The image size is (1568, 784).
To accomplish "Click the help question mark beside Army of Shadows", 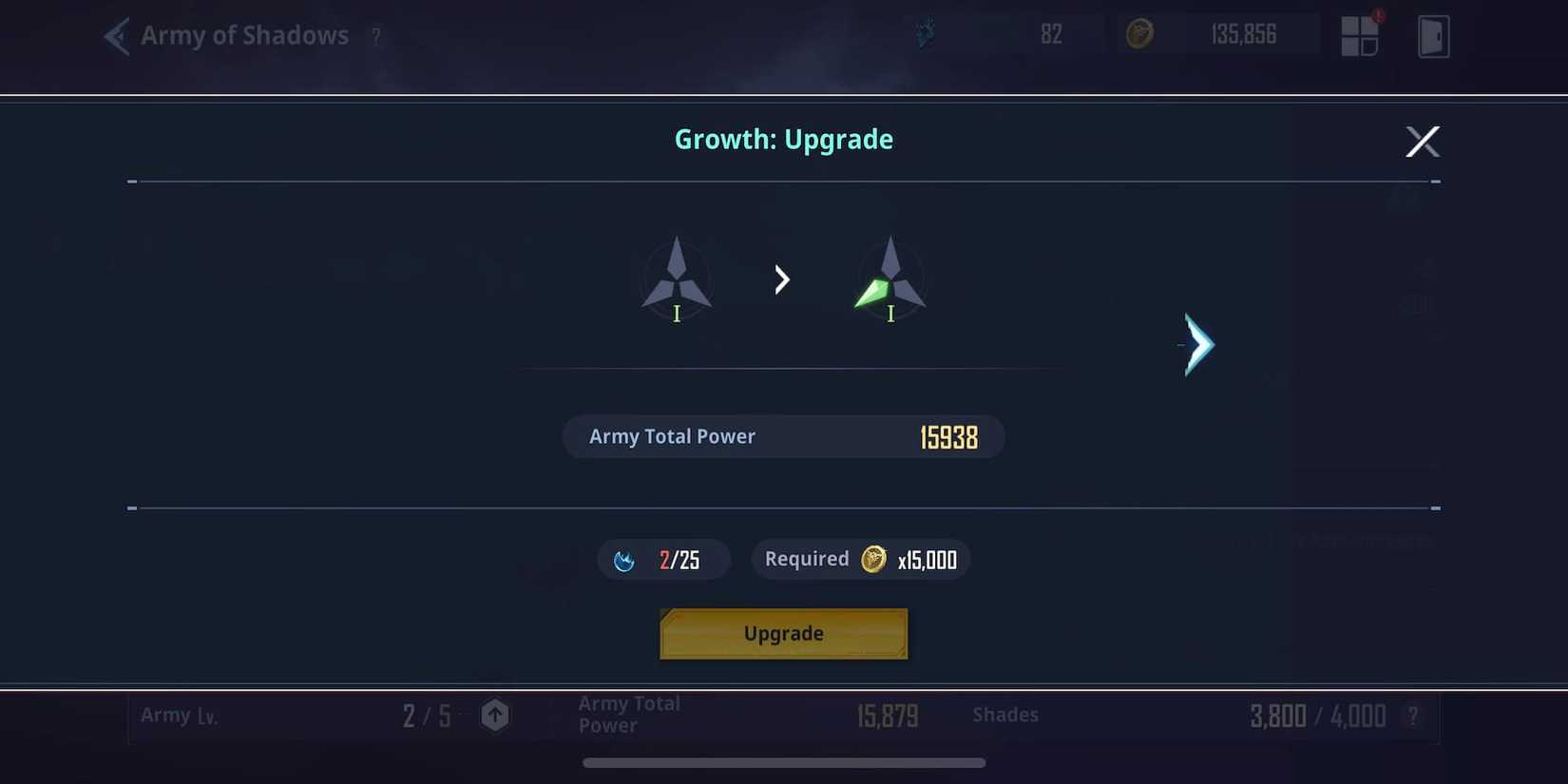I will coord(375,37).
